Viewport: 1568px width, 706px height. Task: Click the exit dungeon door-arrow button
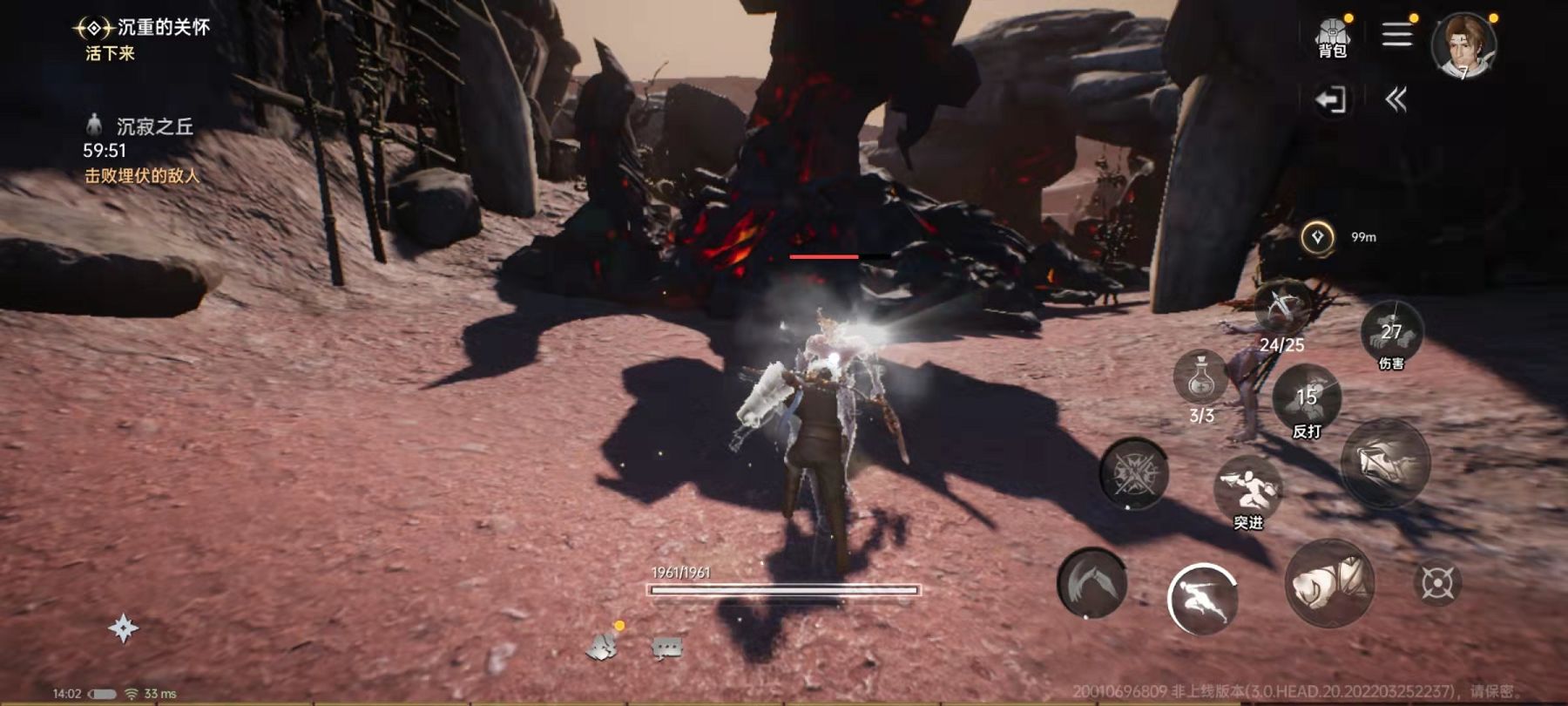pos(1331,99)
